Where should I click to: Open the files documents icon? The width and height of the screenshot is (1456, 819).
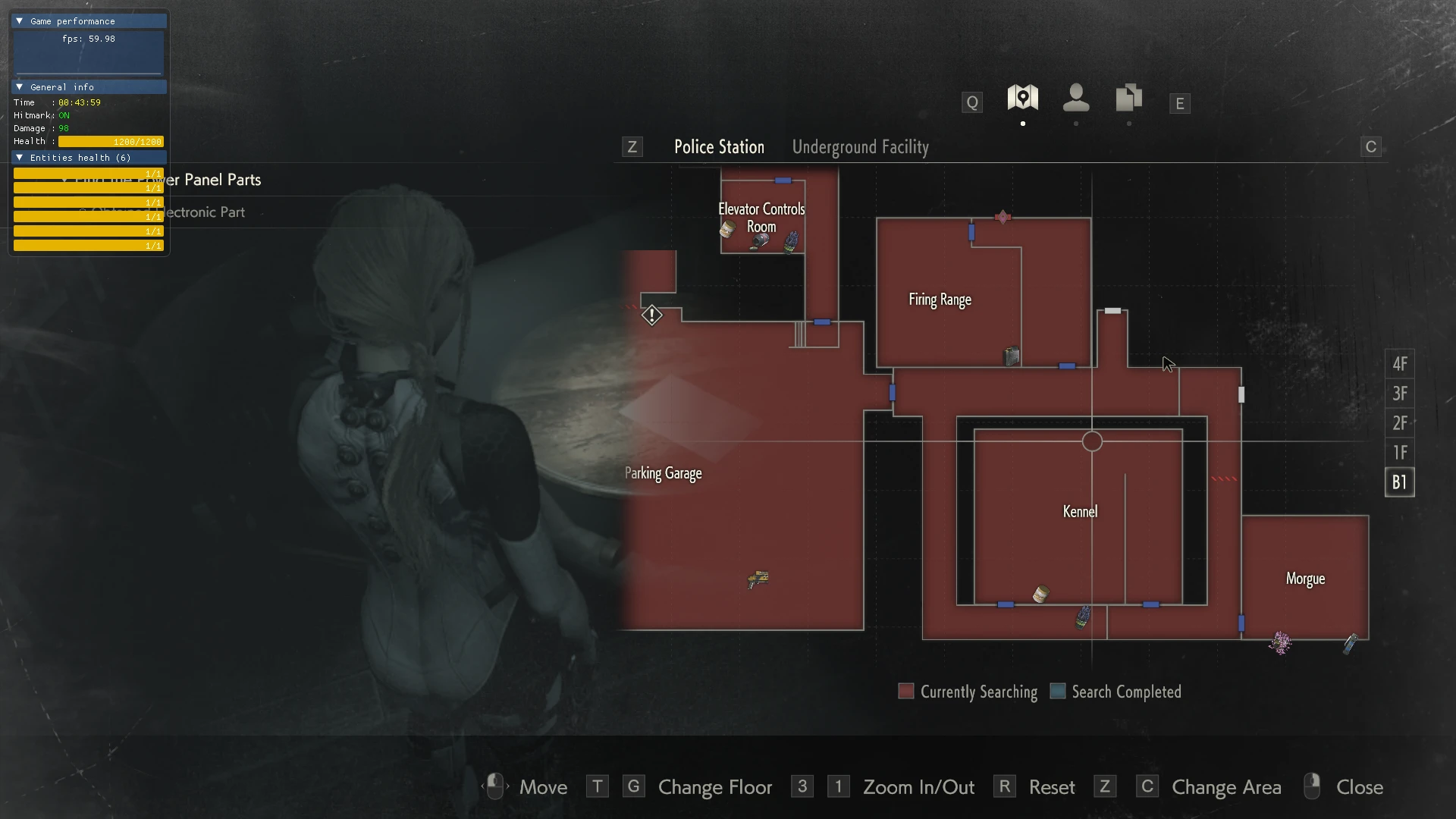(1128, 98)
